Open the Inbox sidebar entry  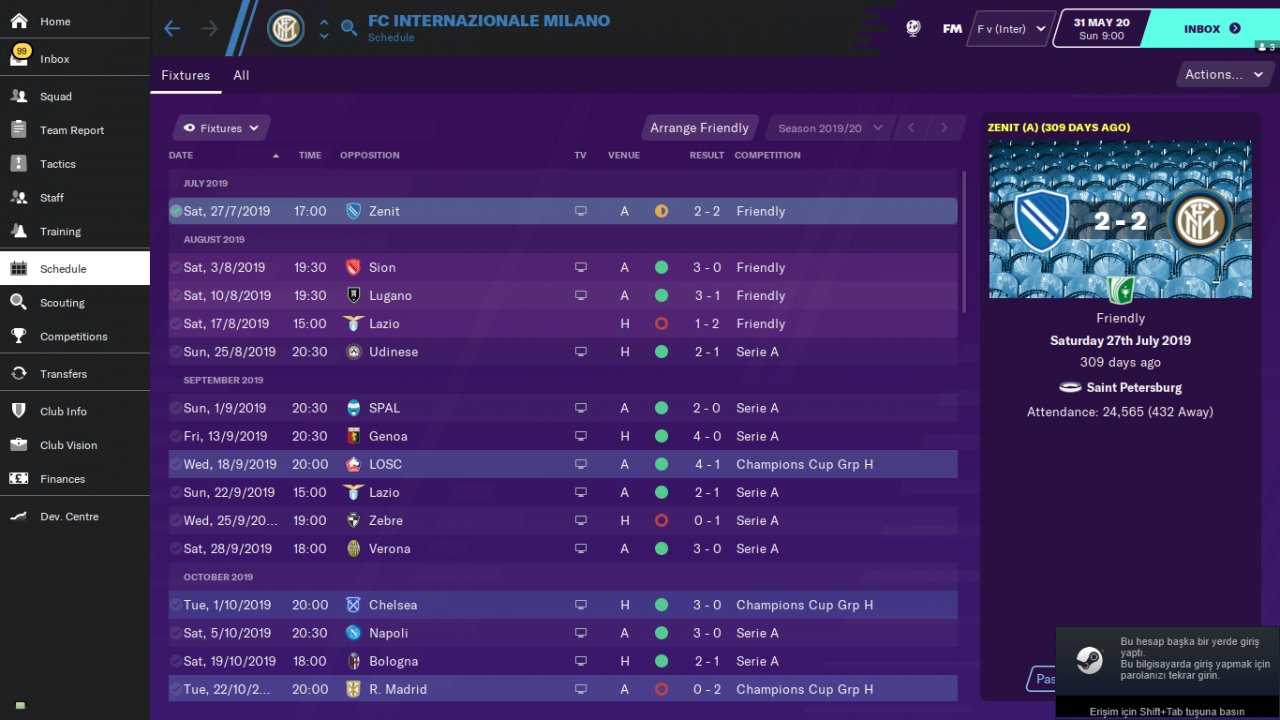[x=54, y=59]
